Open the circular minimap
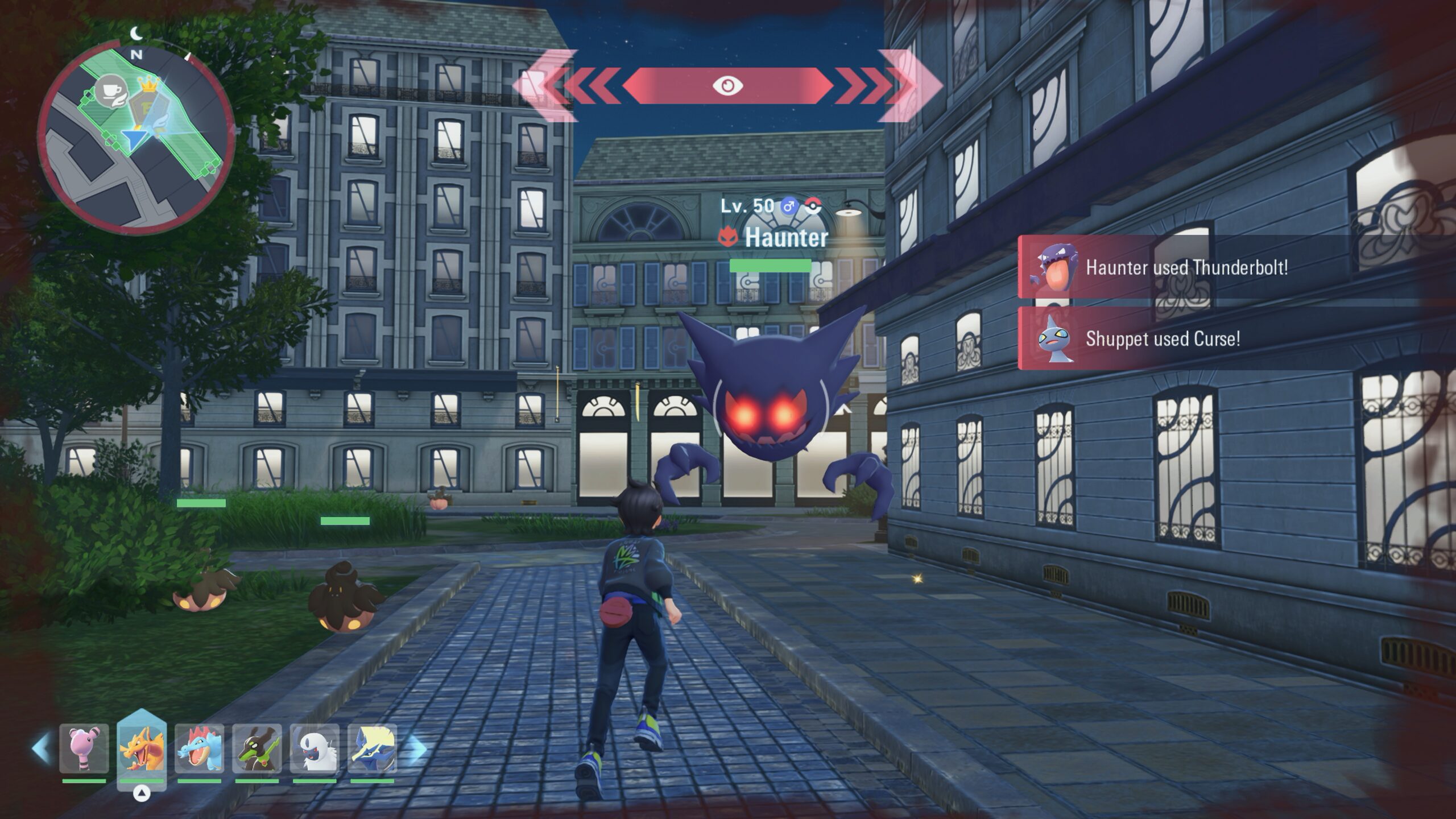Viewport: 1456px width, 819px height. coord(136,136)
